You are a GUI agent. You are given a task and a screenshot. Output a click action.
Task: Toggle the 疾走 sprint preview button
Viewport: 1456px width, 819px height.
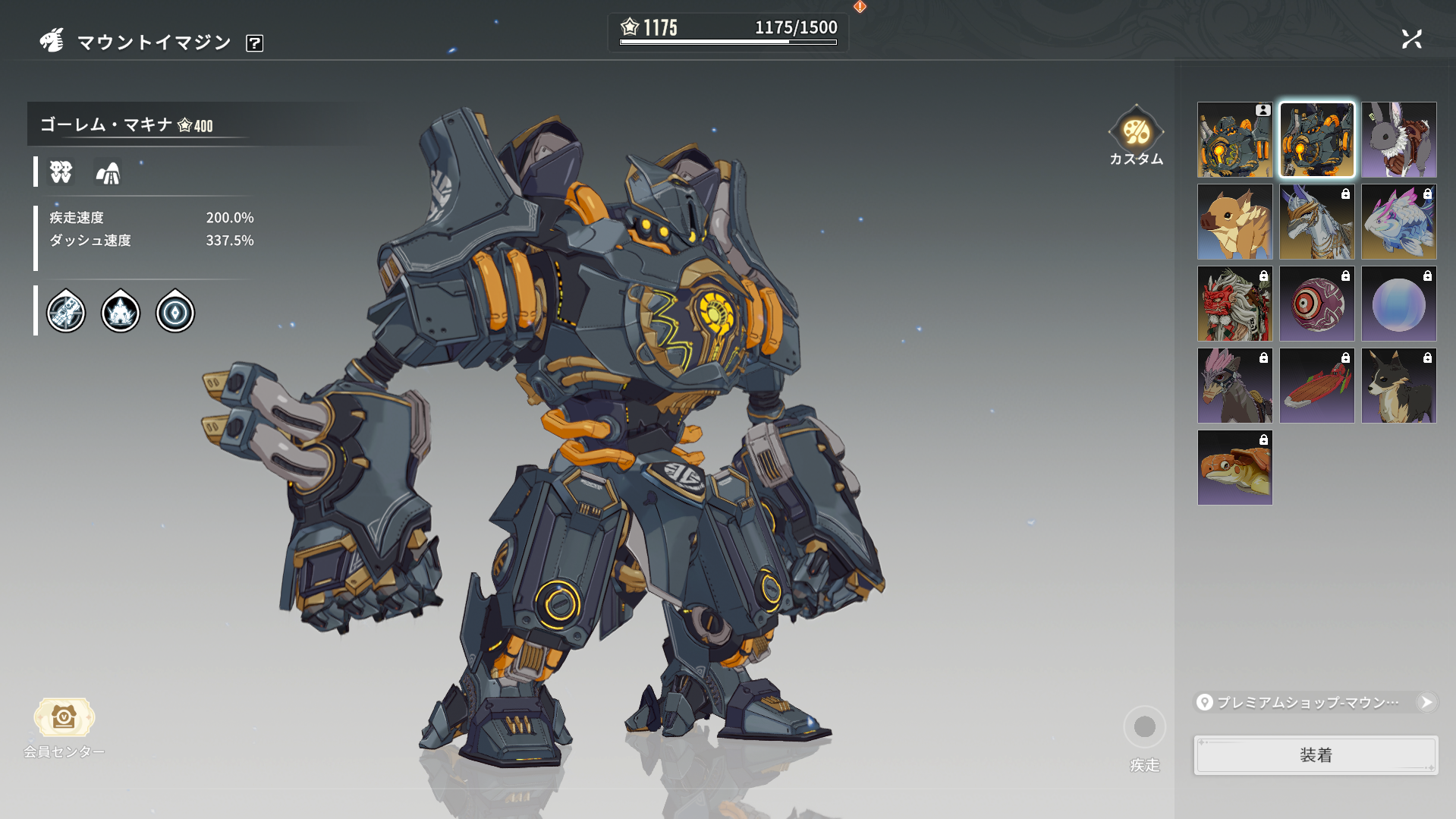(1144, 727)
